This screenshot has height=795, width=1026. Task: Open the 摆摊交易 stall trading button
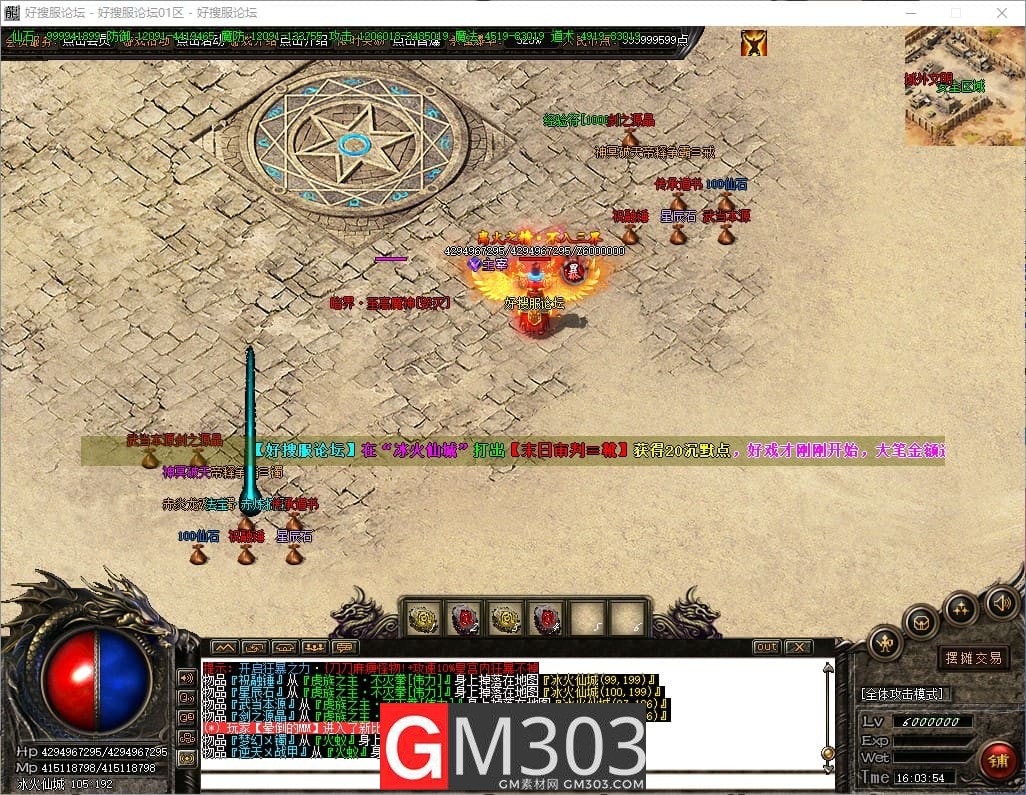pyautogui.click(x=974, y=658)
